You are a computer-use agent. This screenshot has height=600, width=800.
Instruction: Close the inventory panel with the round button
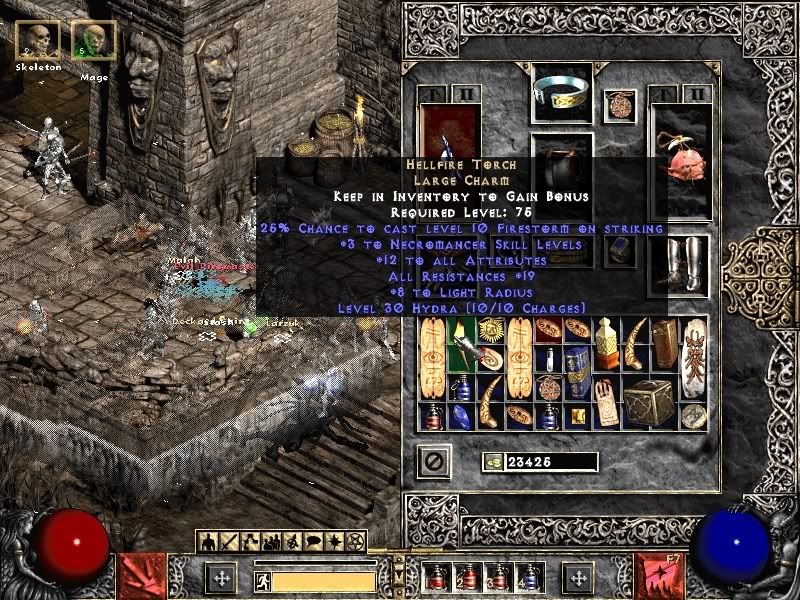pyautogui.click(x=434, y=462)
